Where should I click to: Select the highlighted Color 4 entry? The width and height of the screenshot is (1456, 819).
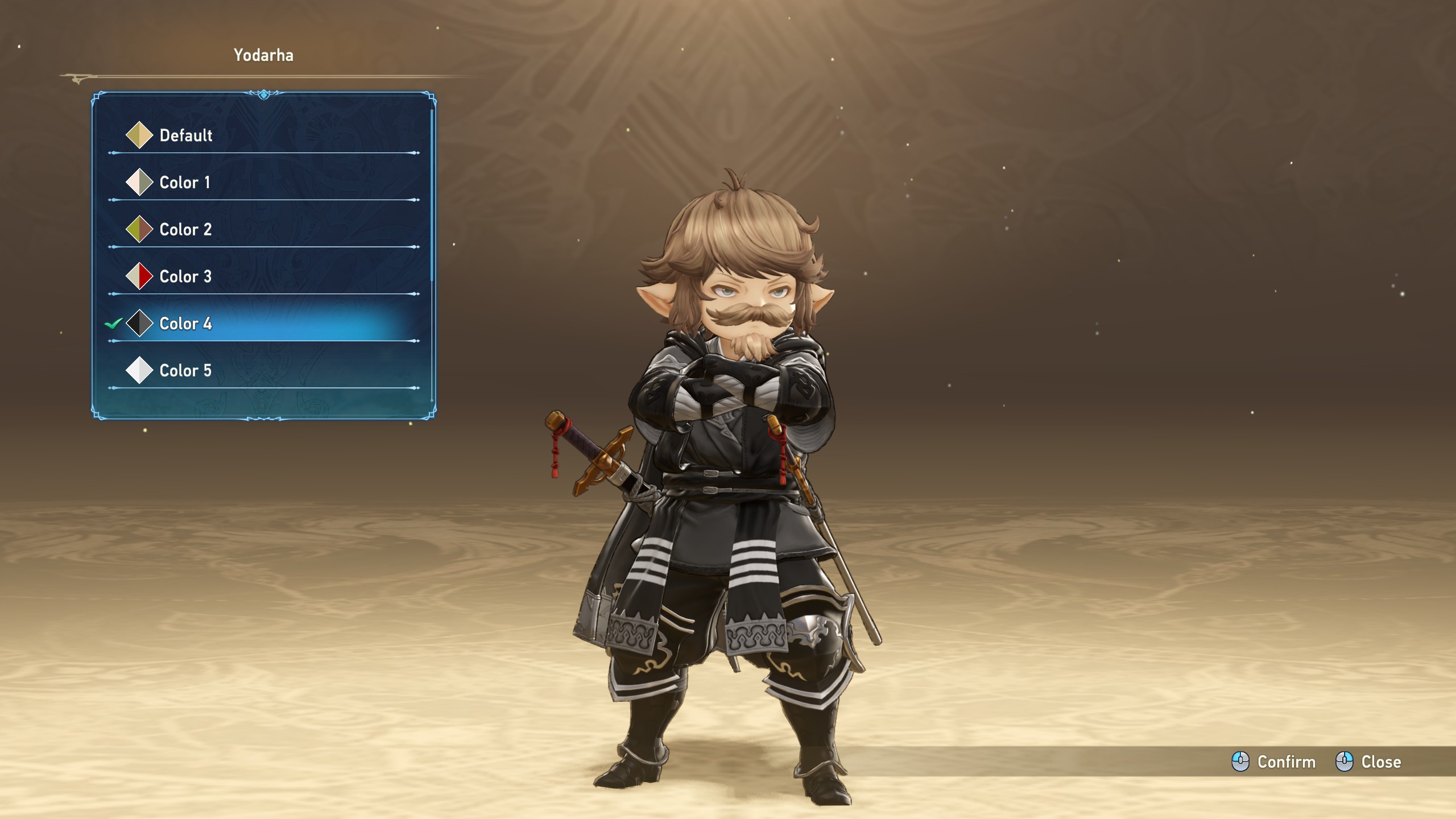(185, 324)
